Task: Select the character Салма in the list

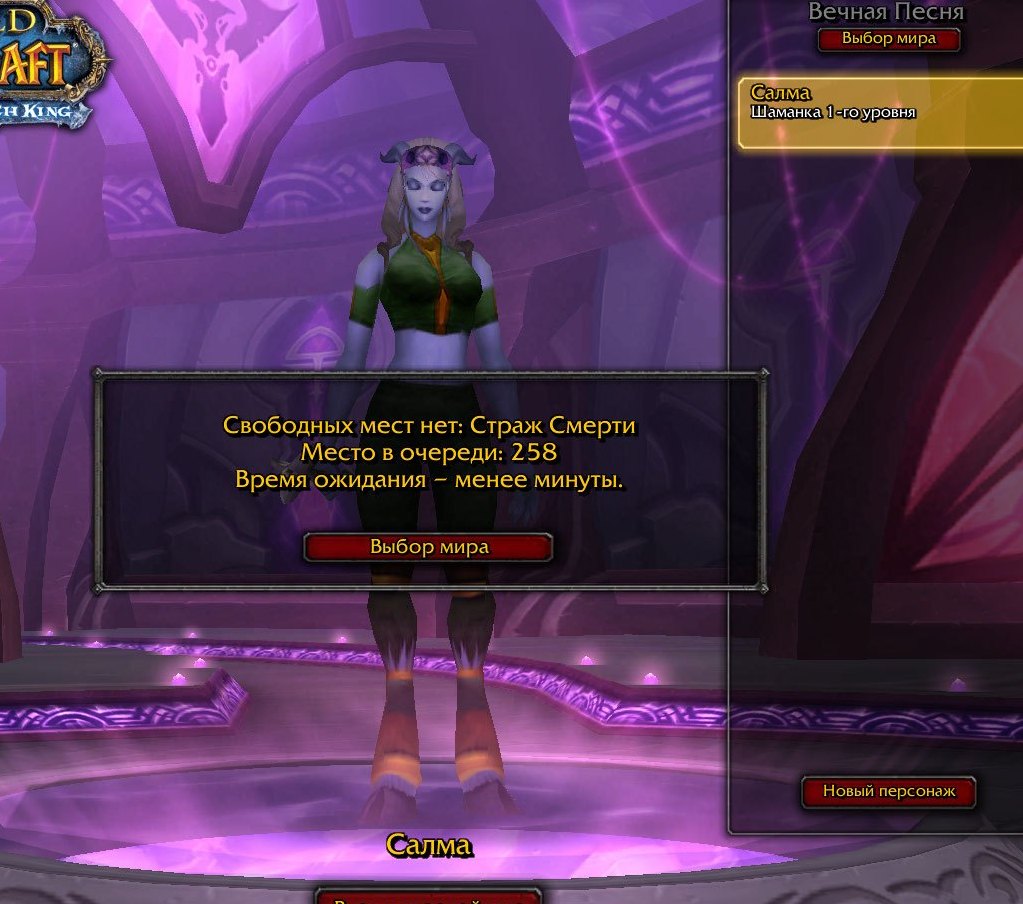Action: point(880,113)
